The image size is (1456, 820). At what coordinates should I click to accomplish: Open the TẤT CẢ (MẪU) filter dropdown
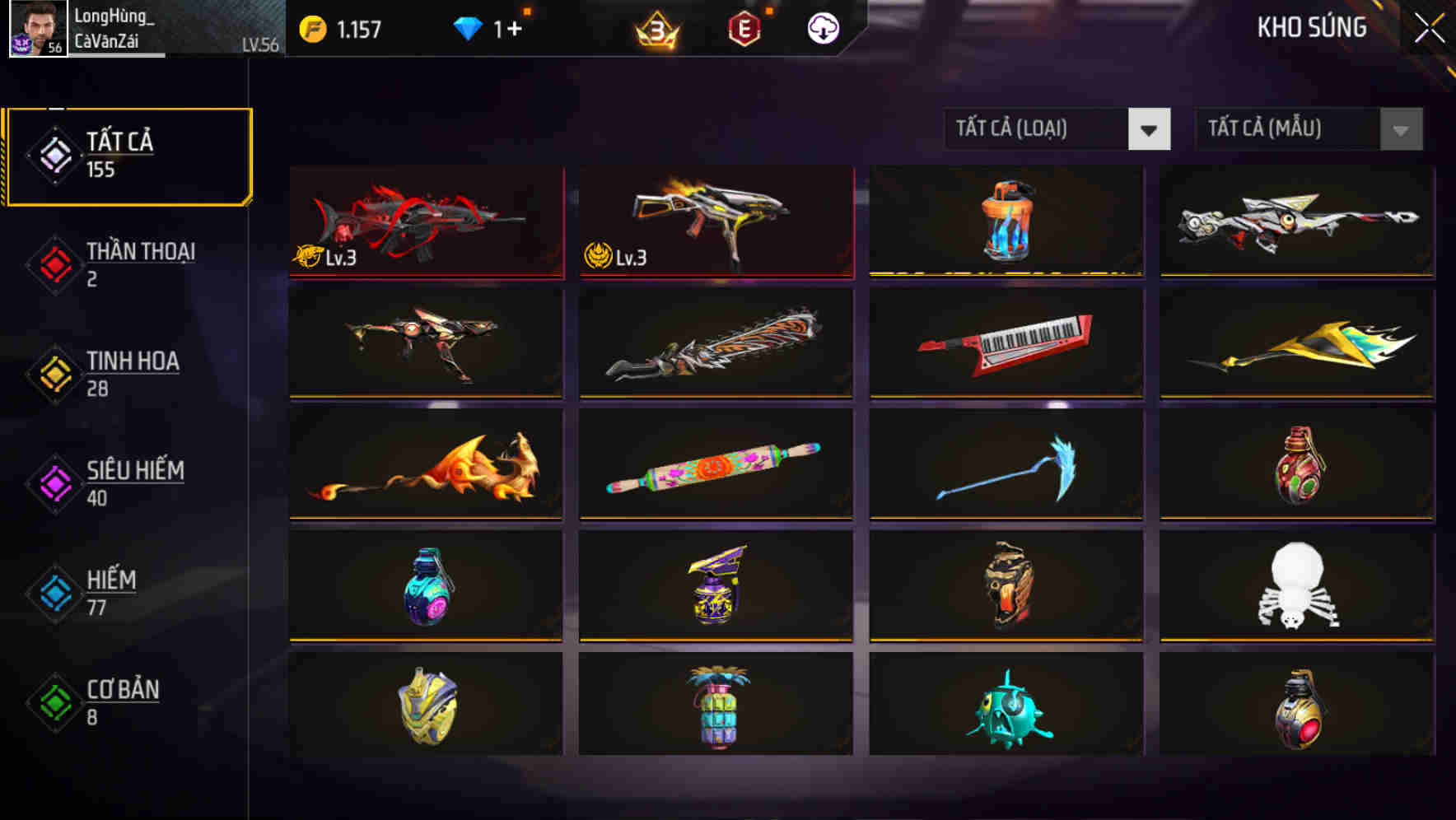pyautogui.click(x=1285, y=129)
